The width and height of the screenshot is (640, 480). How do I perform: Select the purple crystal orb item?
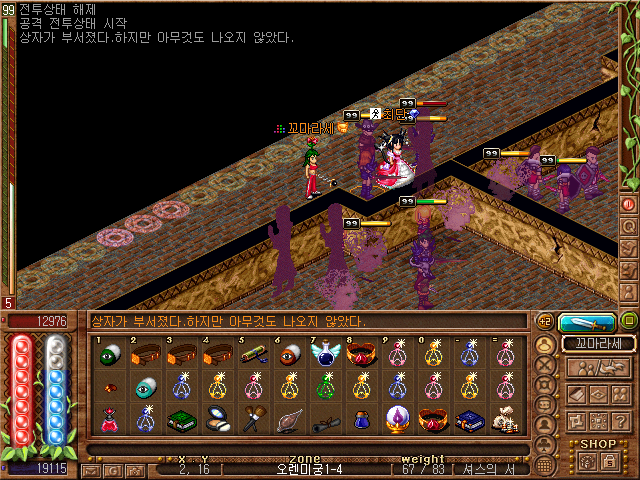point(397,420)
